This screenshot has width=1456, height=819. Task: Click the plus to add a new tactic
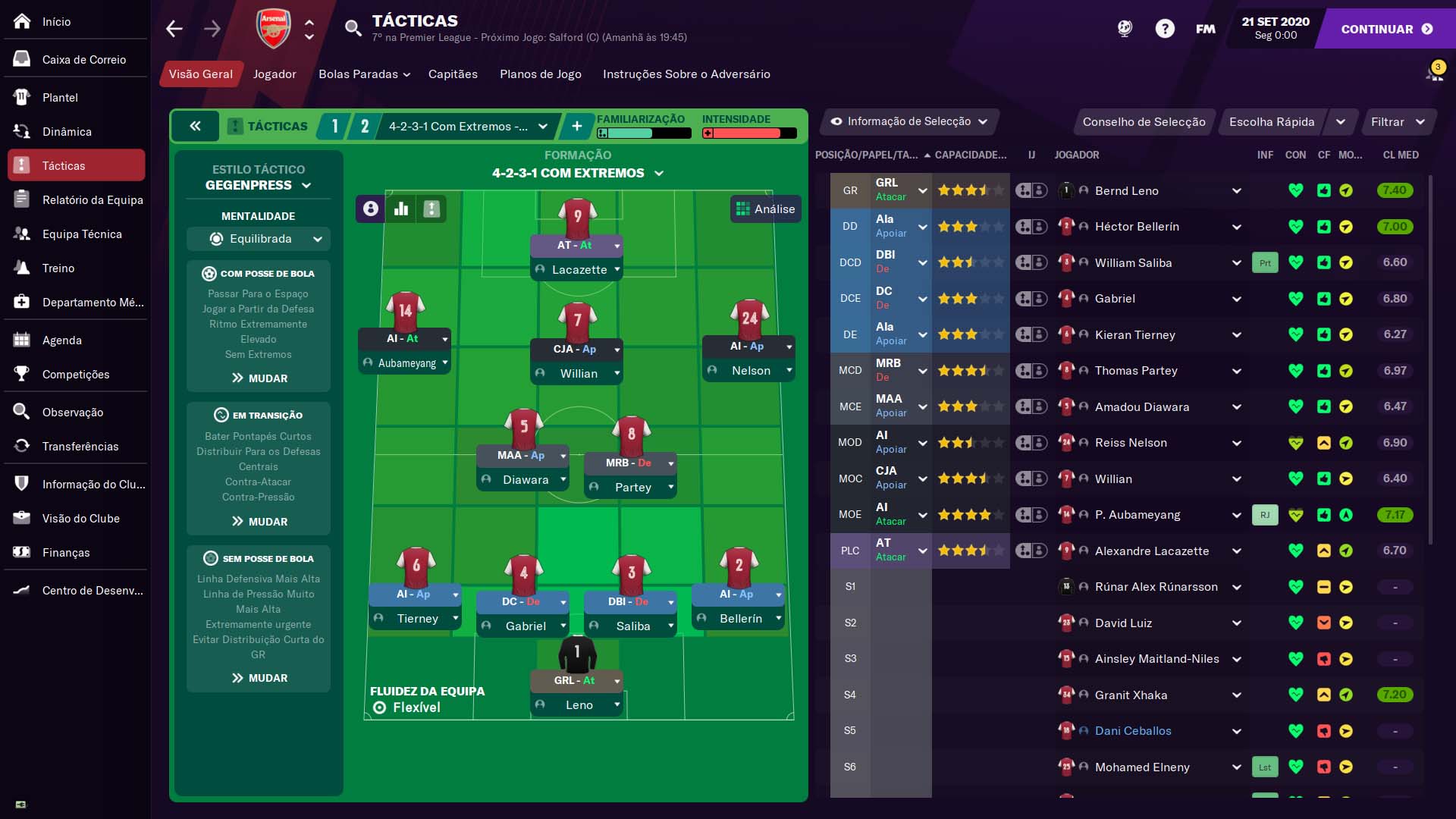coord(577,126)
